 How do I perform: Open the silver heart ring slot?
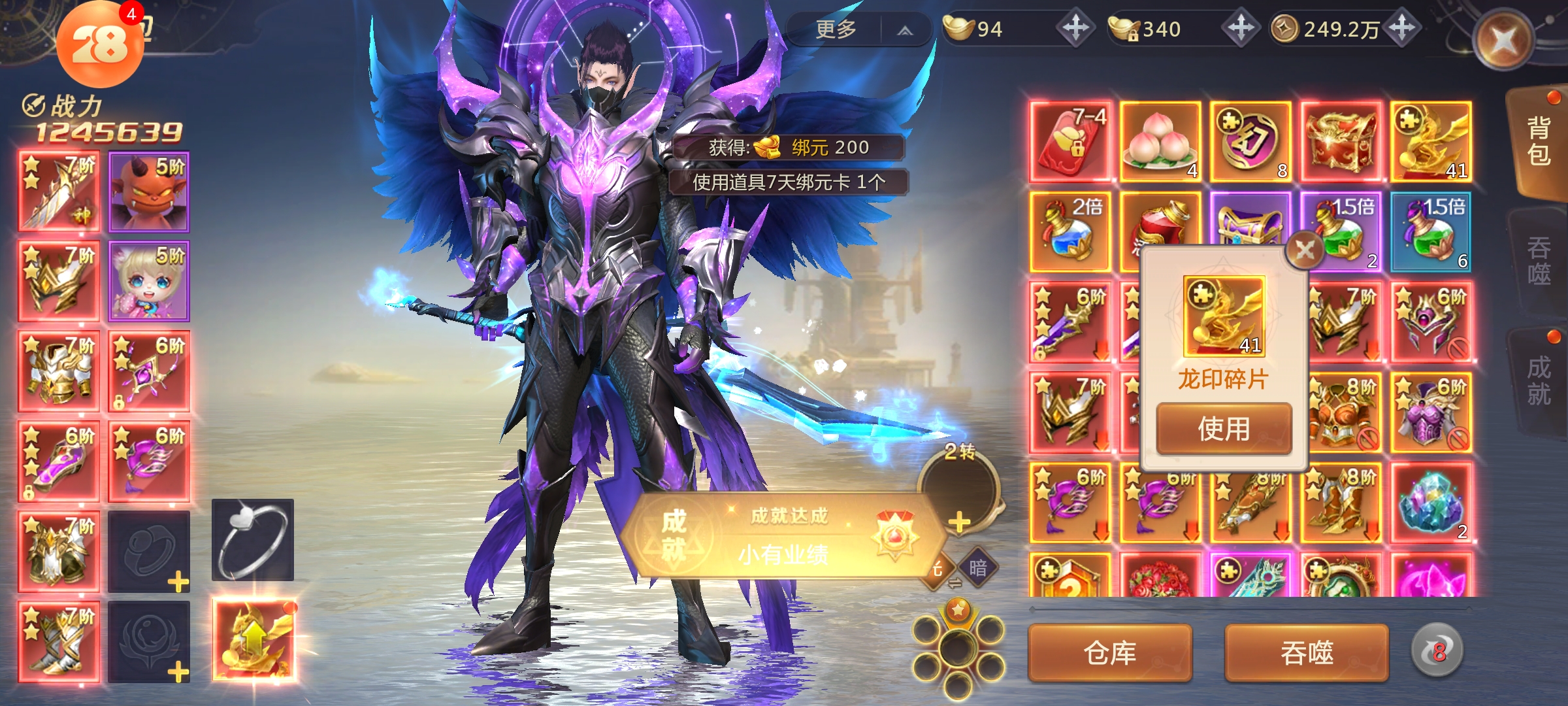point(253,540)
